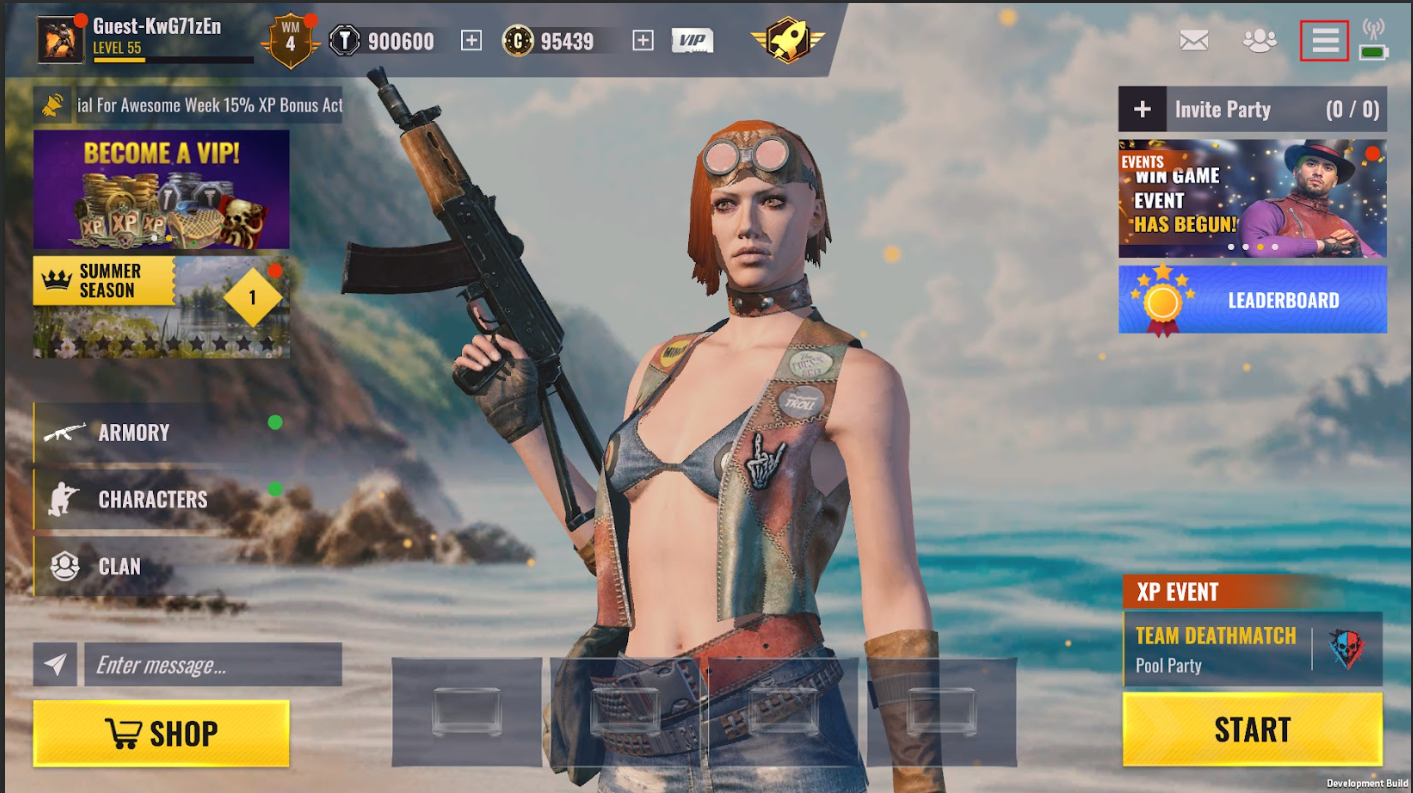Open the Win Game Event banner
Viewport: 1413px width, 793px height.
[1252, 199]
